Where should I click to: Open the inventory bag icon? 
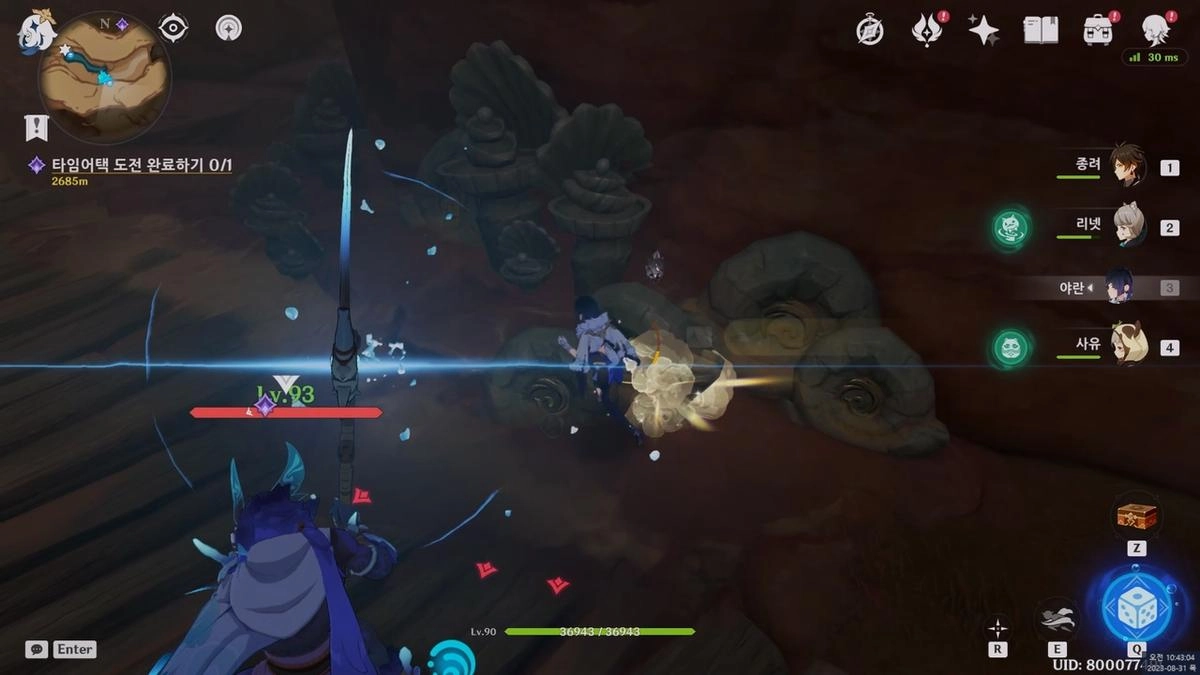click(x=1098, y=30)
